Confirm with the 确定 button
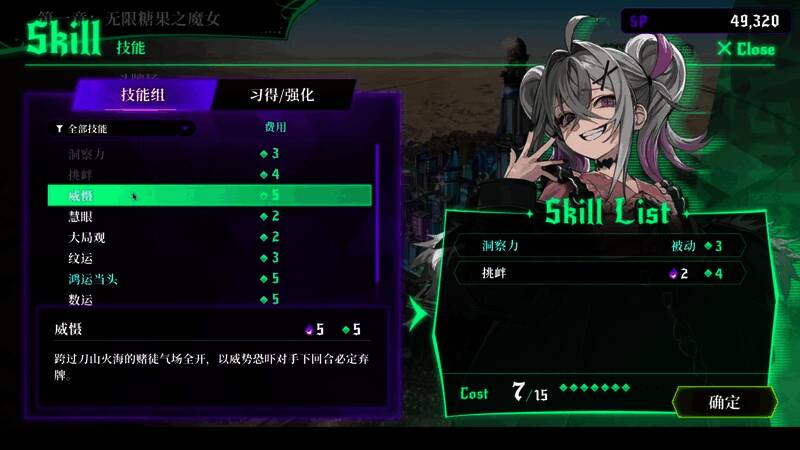This screenshot has height=450, width=800. (725, 402)
